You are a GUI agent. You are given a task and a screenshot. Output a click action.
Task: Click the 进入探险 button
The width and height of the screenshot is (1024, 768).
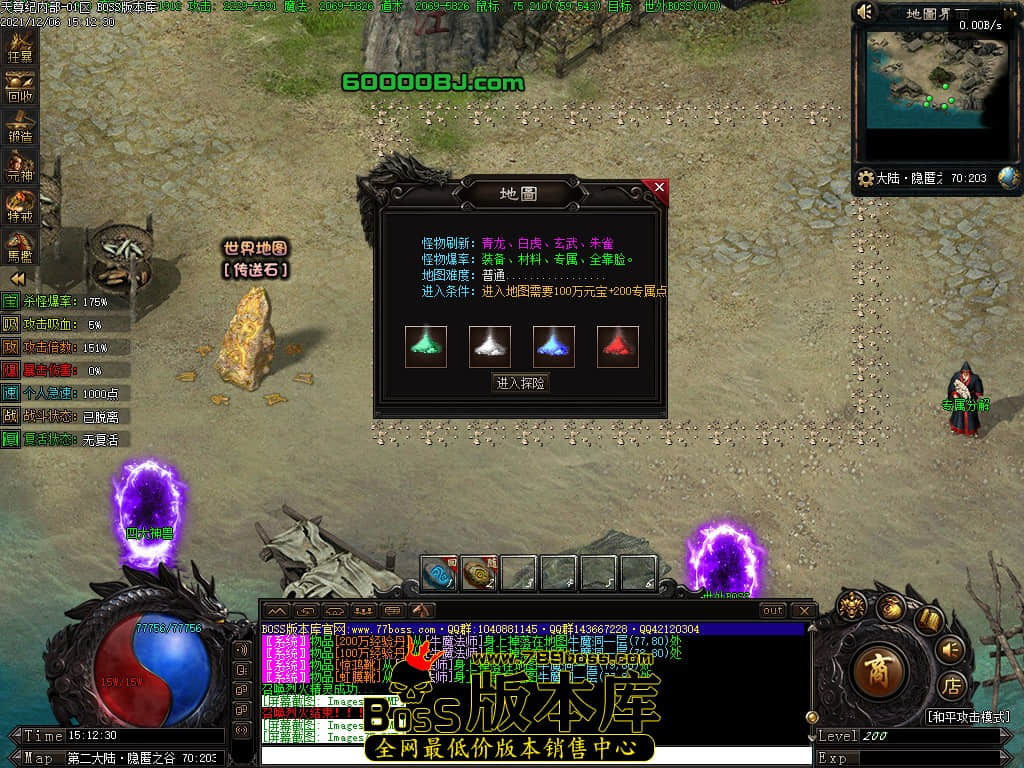tap(521, 383)
